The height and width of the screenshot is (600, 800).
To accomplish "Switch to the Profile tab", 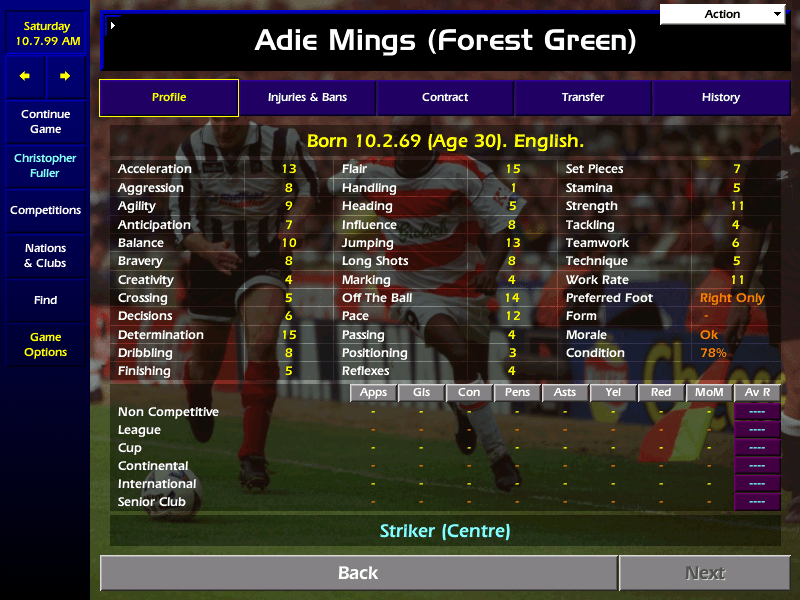I will point(169,98).
